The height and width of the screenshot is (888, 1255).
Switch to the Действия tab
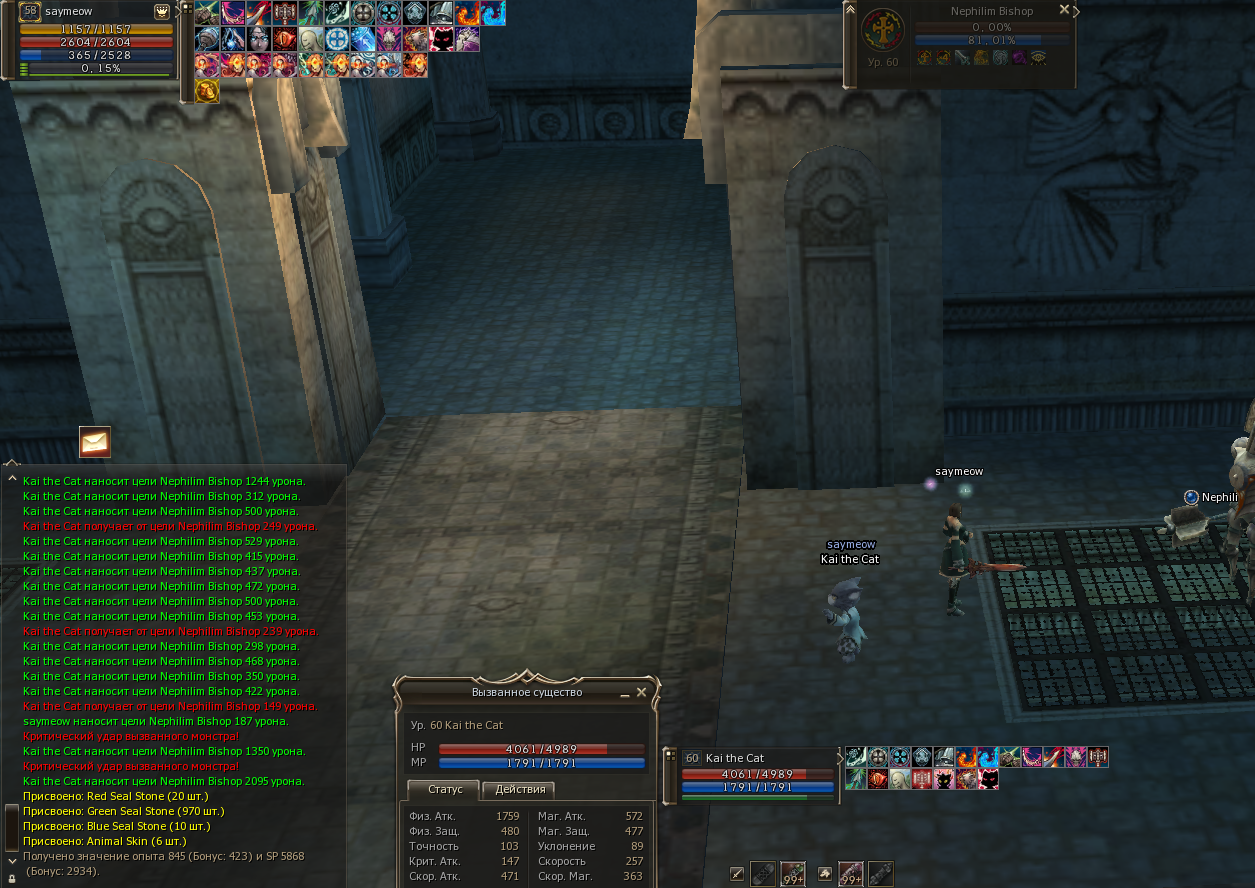[520, 790]
